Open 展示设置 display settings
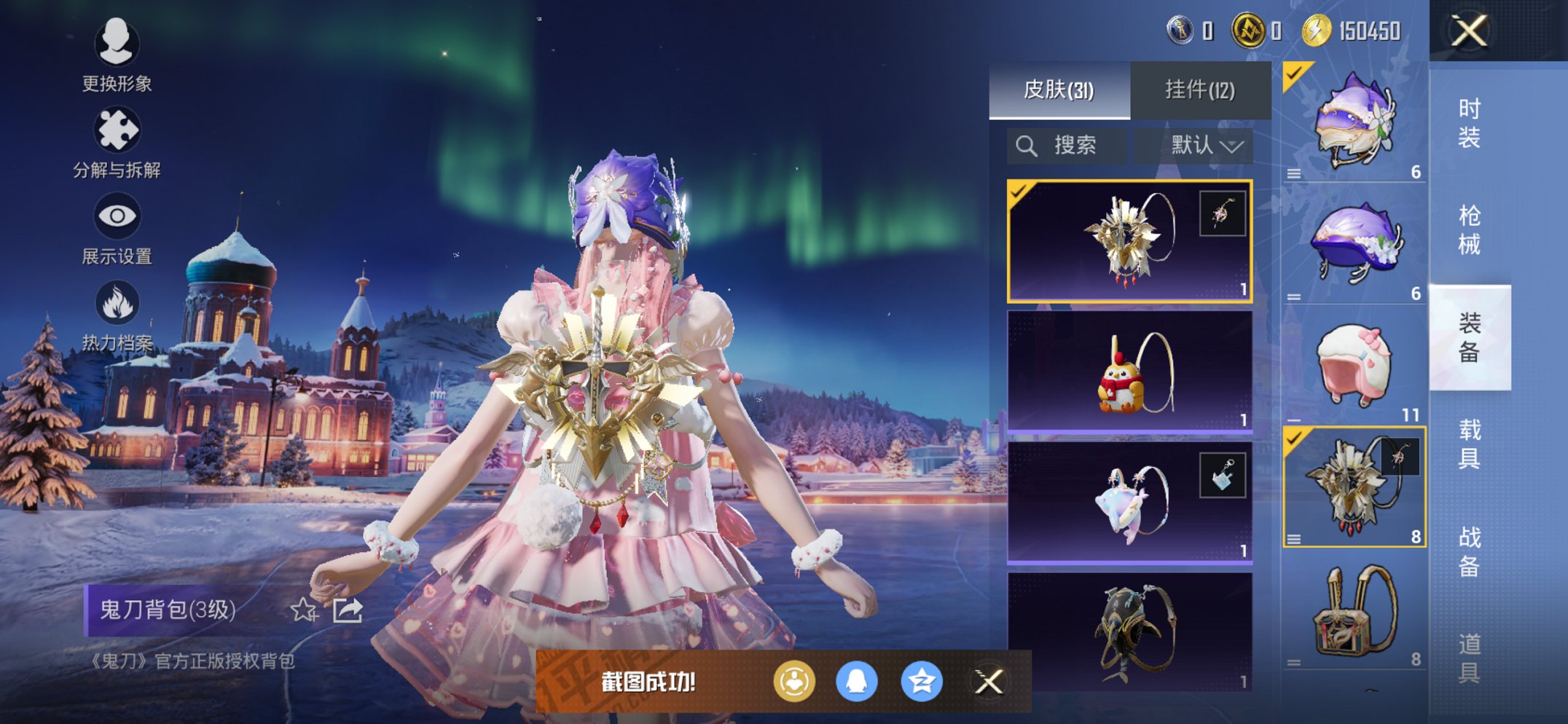This screenshot has height=724, width=1568. pos(117,227)
